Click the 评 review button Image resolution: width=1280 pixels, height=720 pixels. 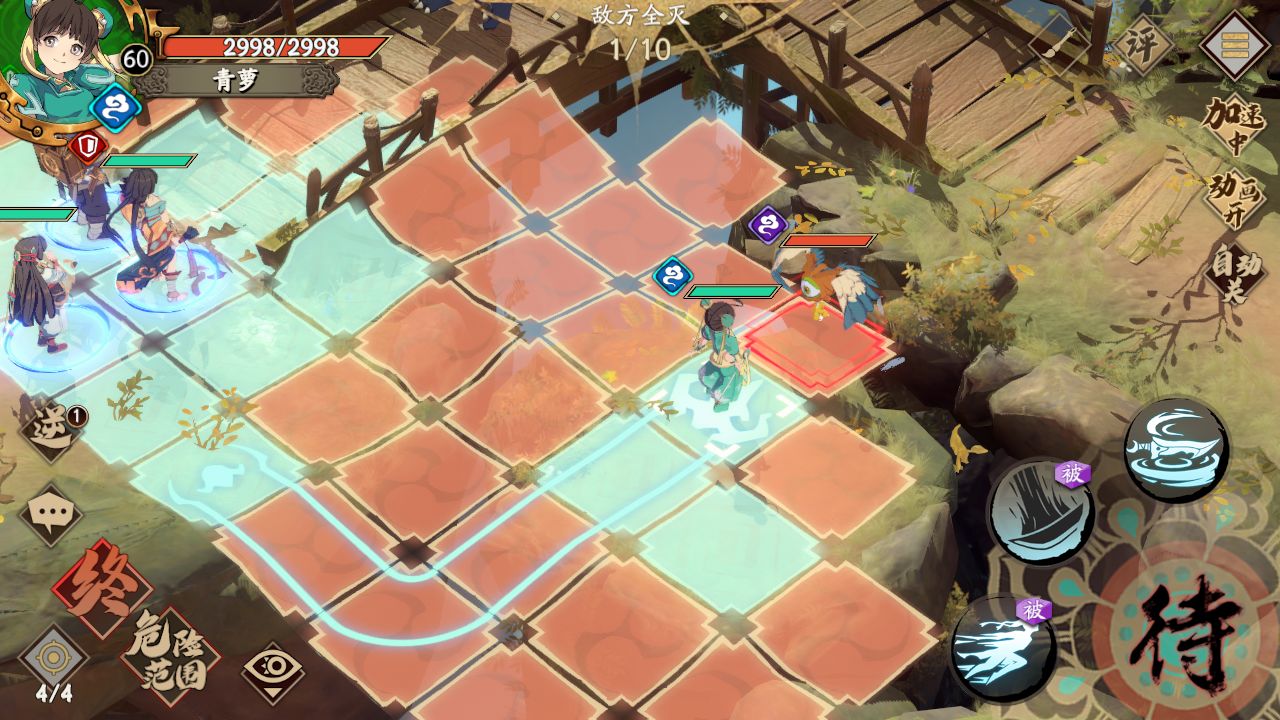tap(1141, 44)
